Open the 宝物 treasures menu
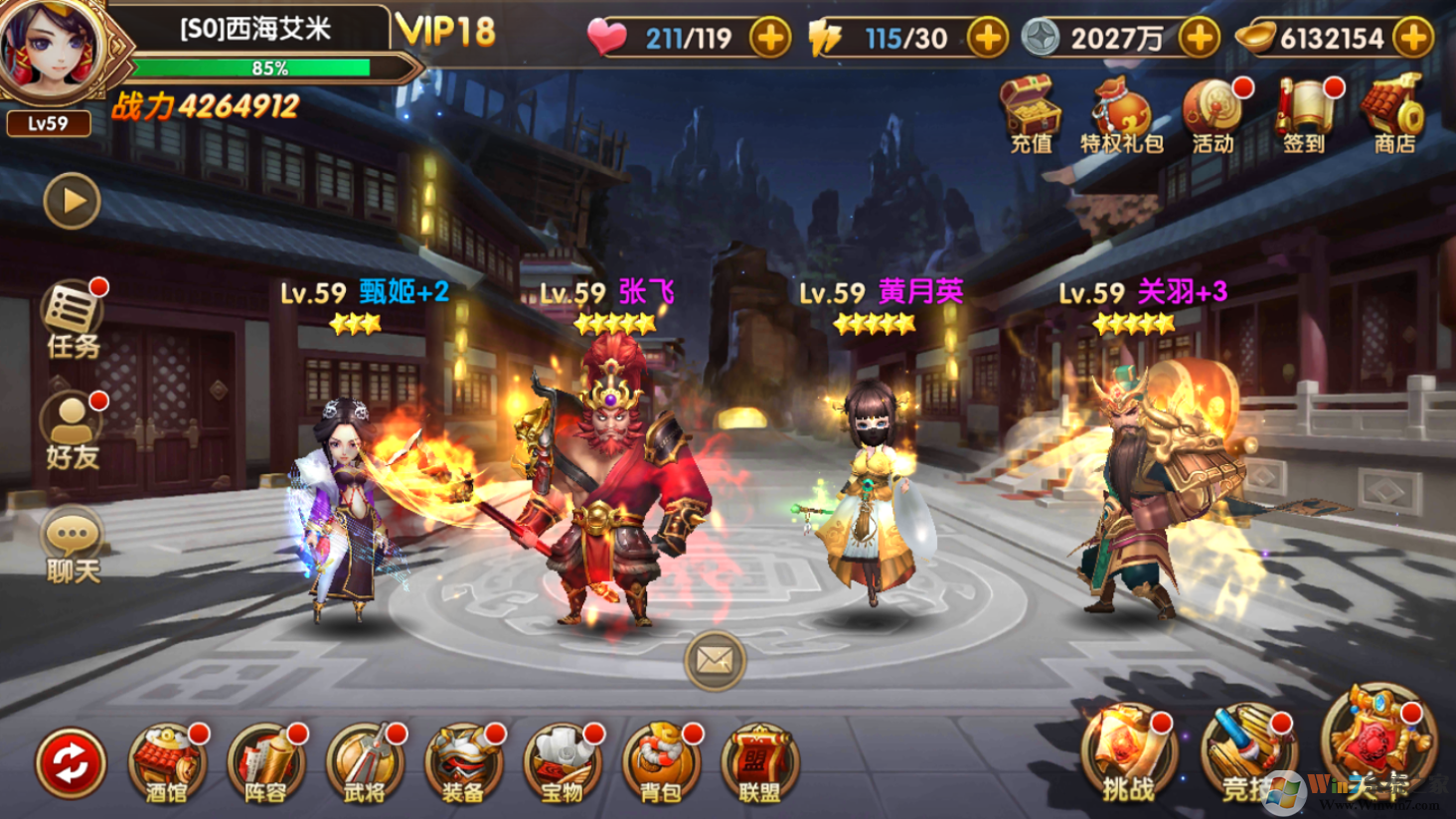 (x=562, y=762)
